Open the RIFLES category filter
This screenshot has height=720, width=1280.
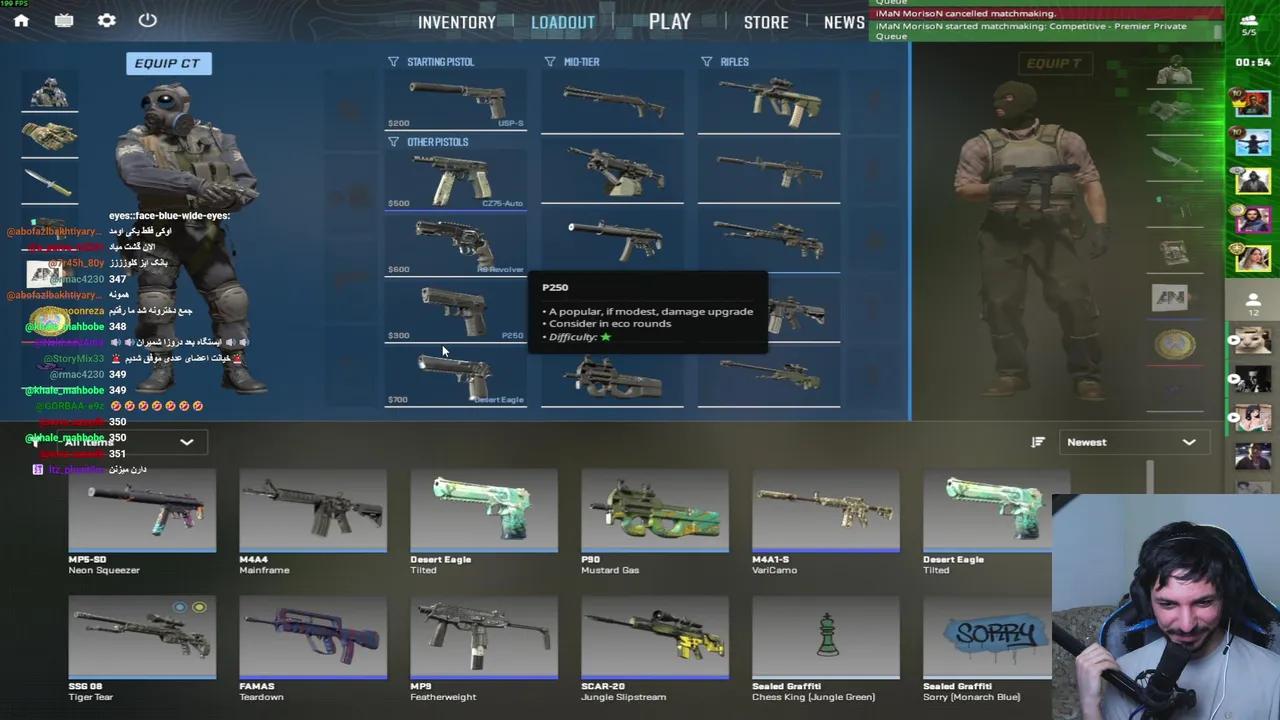[707, 61]
